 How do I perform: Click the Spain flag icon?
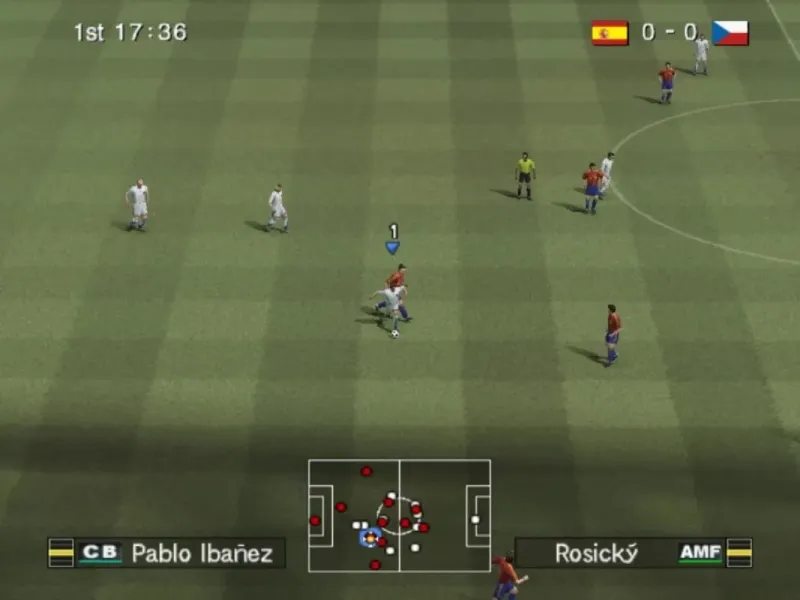click(610, 33)
